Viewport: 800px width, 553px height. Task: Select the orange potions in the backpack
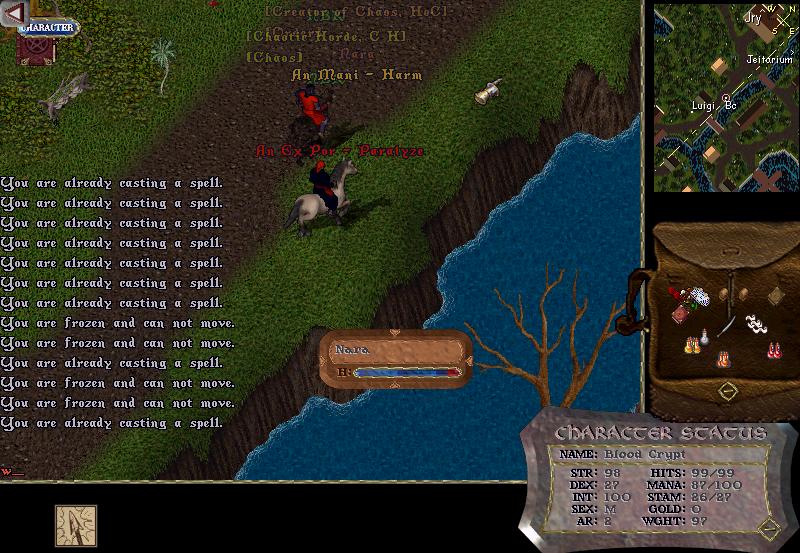(x=723, y=359)
